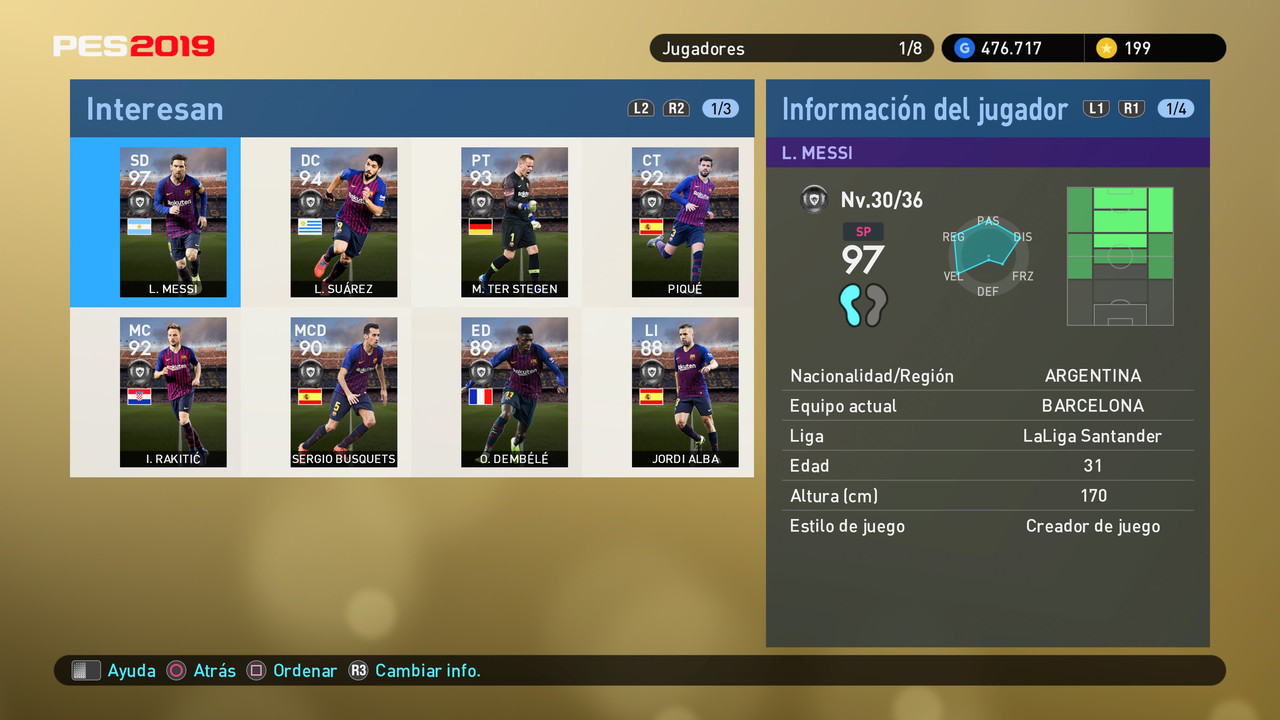Screen dimensions: 1280x720
Task: Open the 1/4 page indicator in Información
Action: 1176,108
